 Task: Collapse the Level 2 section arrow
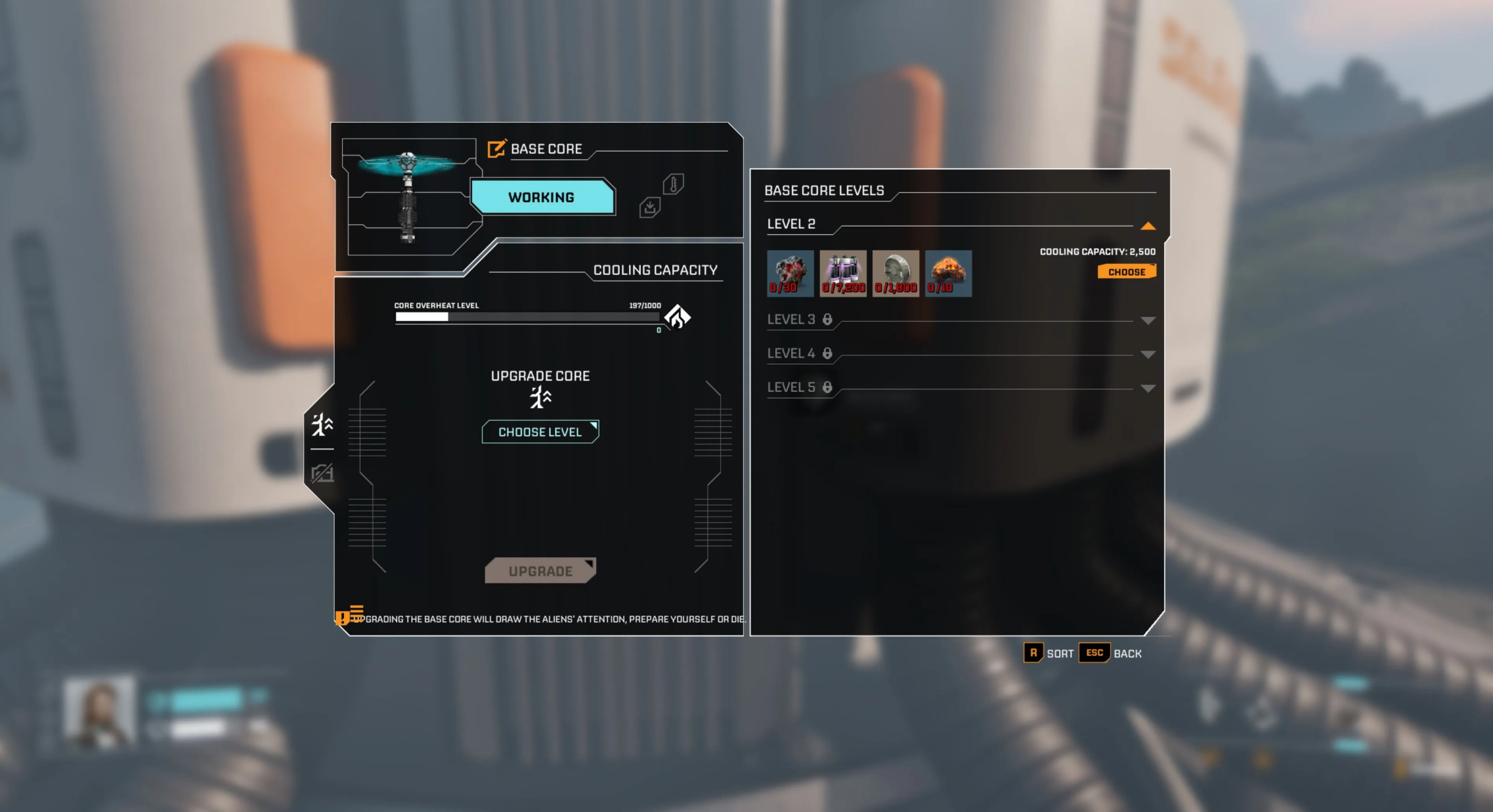click(1148, 226)
